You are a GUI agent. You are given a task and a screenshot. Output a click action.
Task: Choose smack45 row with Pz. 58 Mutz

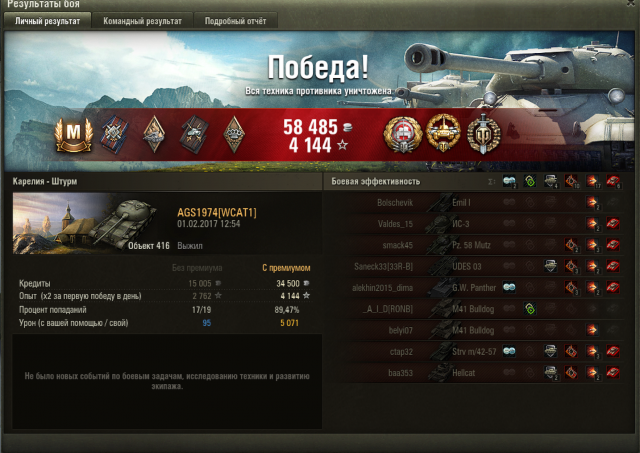pyautogui.click(x=479, y=244)
